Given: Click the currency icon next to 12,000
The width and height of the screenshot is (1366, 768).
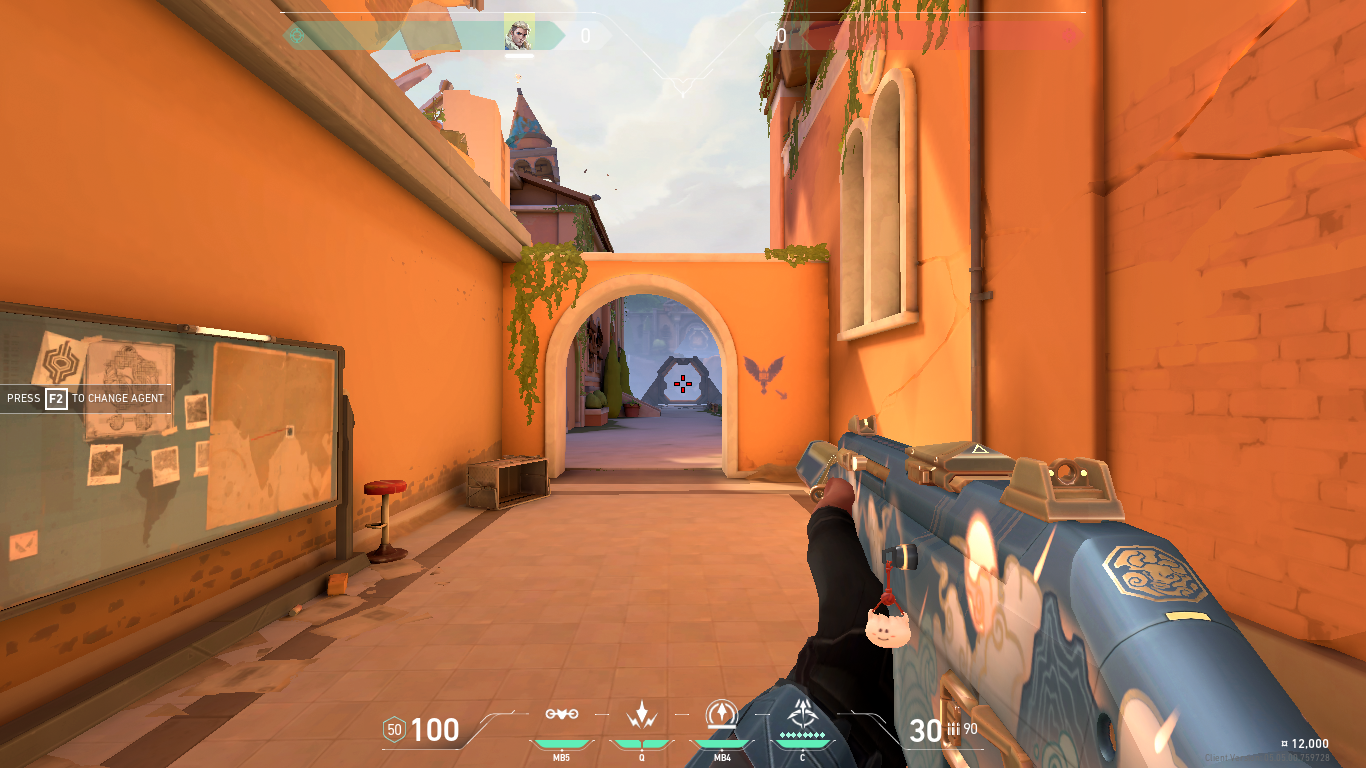Looking at the screenshot, I should (x=1285, y=744).
